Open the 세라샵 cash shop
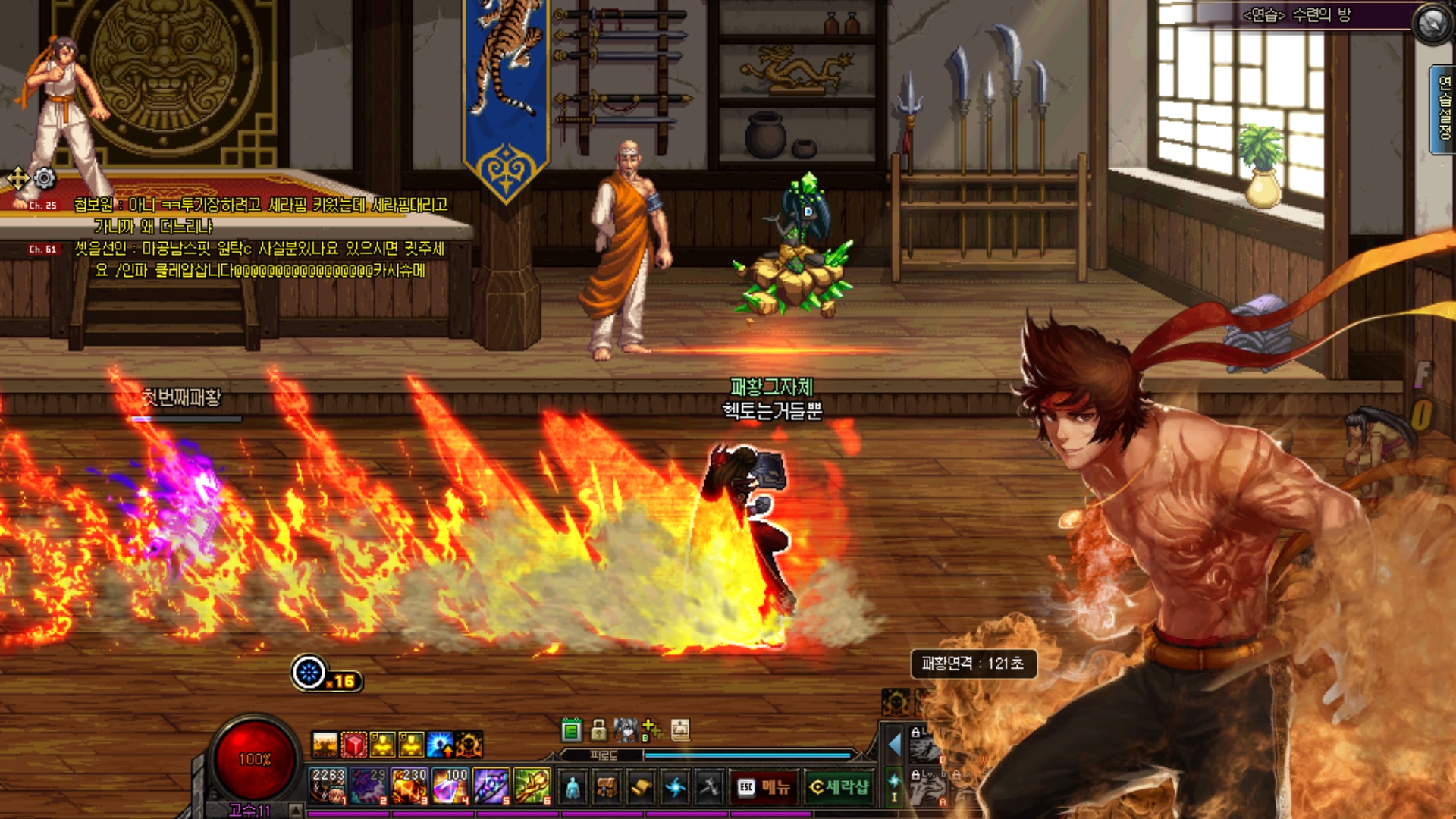The width and height of the screenshot is (1456, 819). pyautogui.click(x=839, y=787)
